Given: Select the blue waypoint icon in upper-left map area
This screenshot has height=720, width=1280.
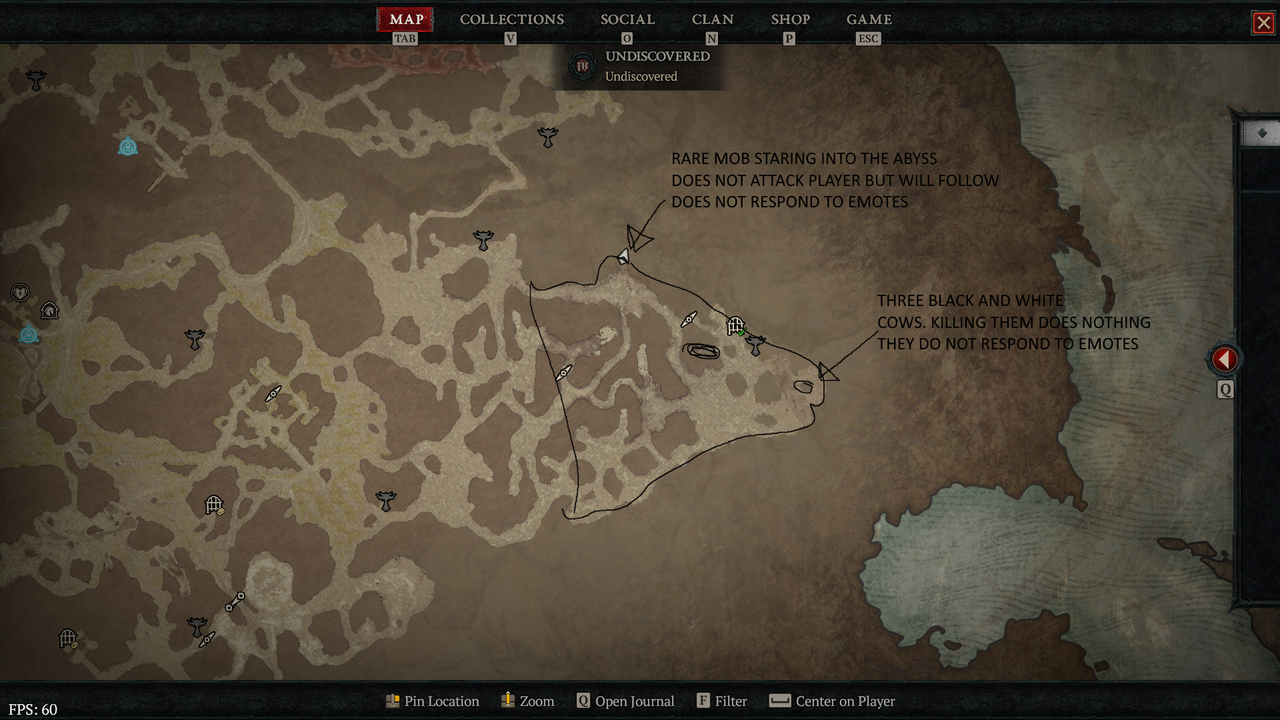Looking at the screenshot, I should (x=128, y=146).
